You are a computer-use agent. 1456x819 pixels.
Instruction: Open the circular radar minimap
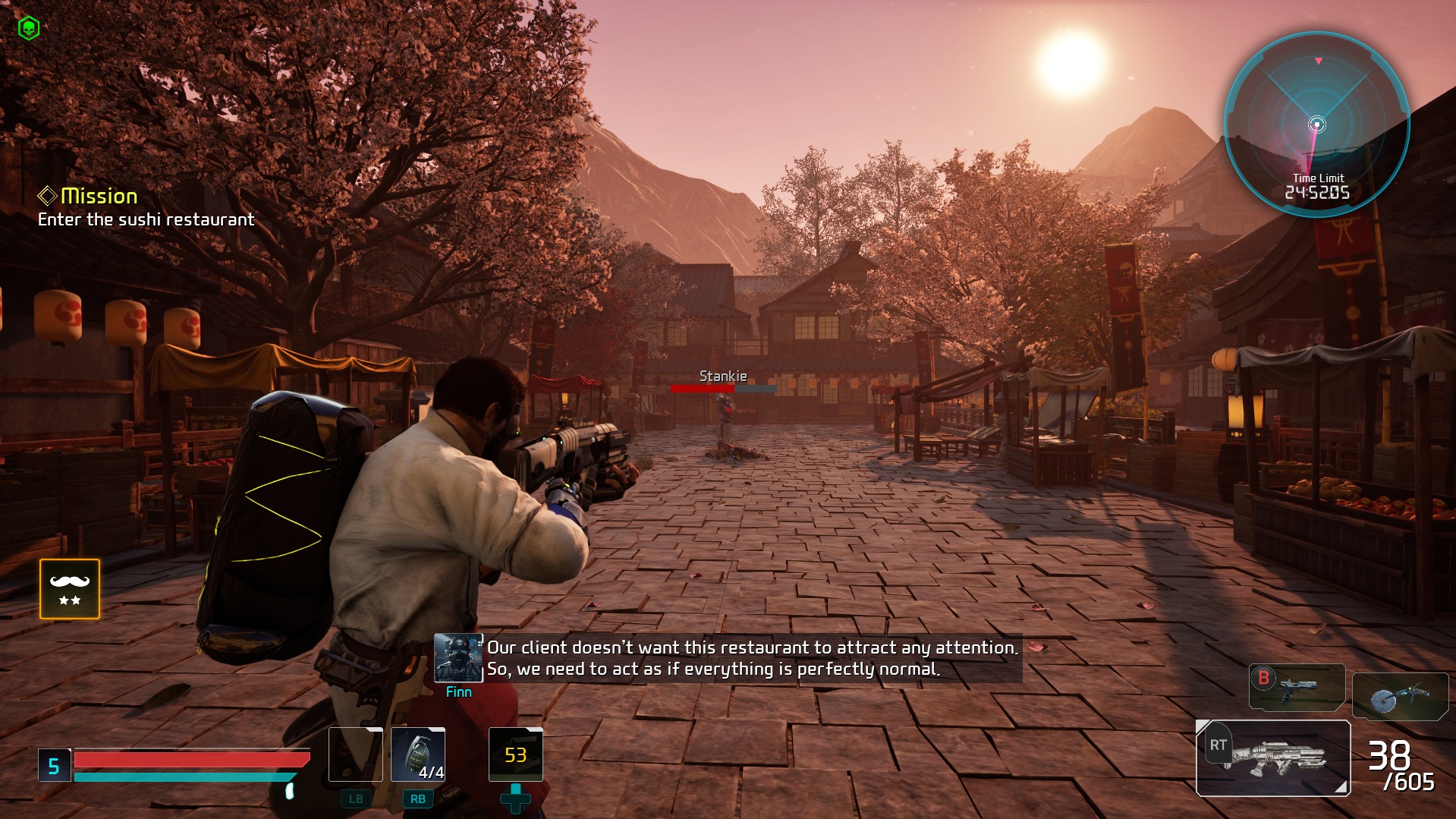click(1317, 124)
